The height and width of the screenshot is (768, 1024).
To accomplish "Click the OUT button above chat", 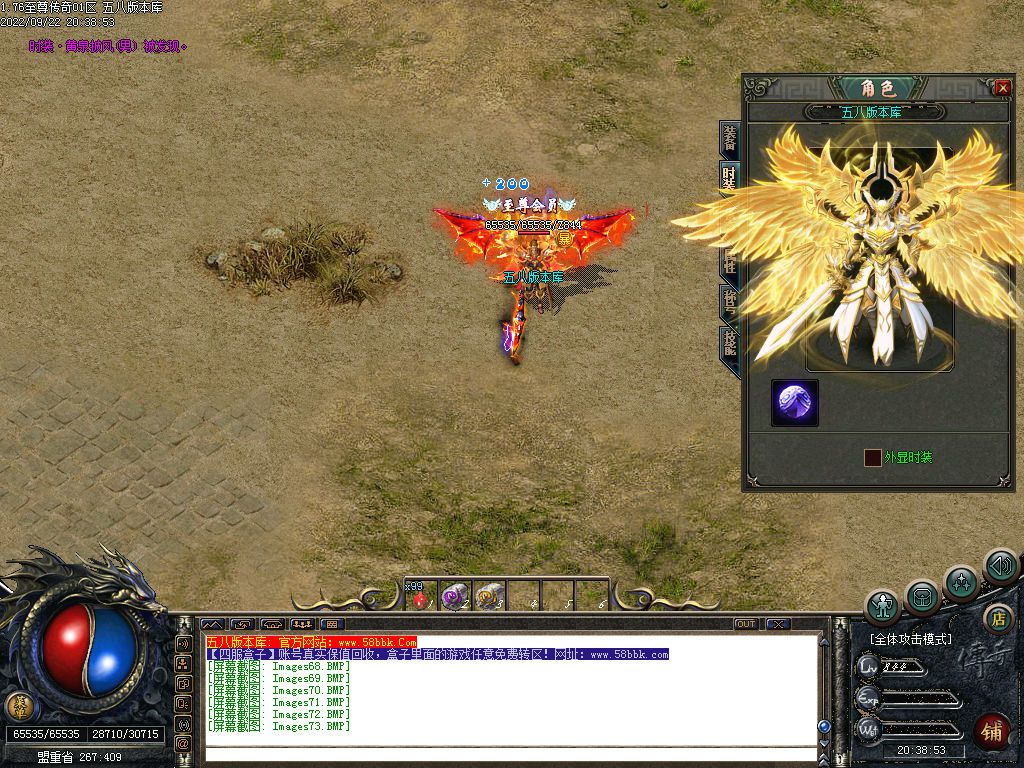I will point(746,624).
